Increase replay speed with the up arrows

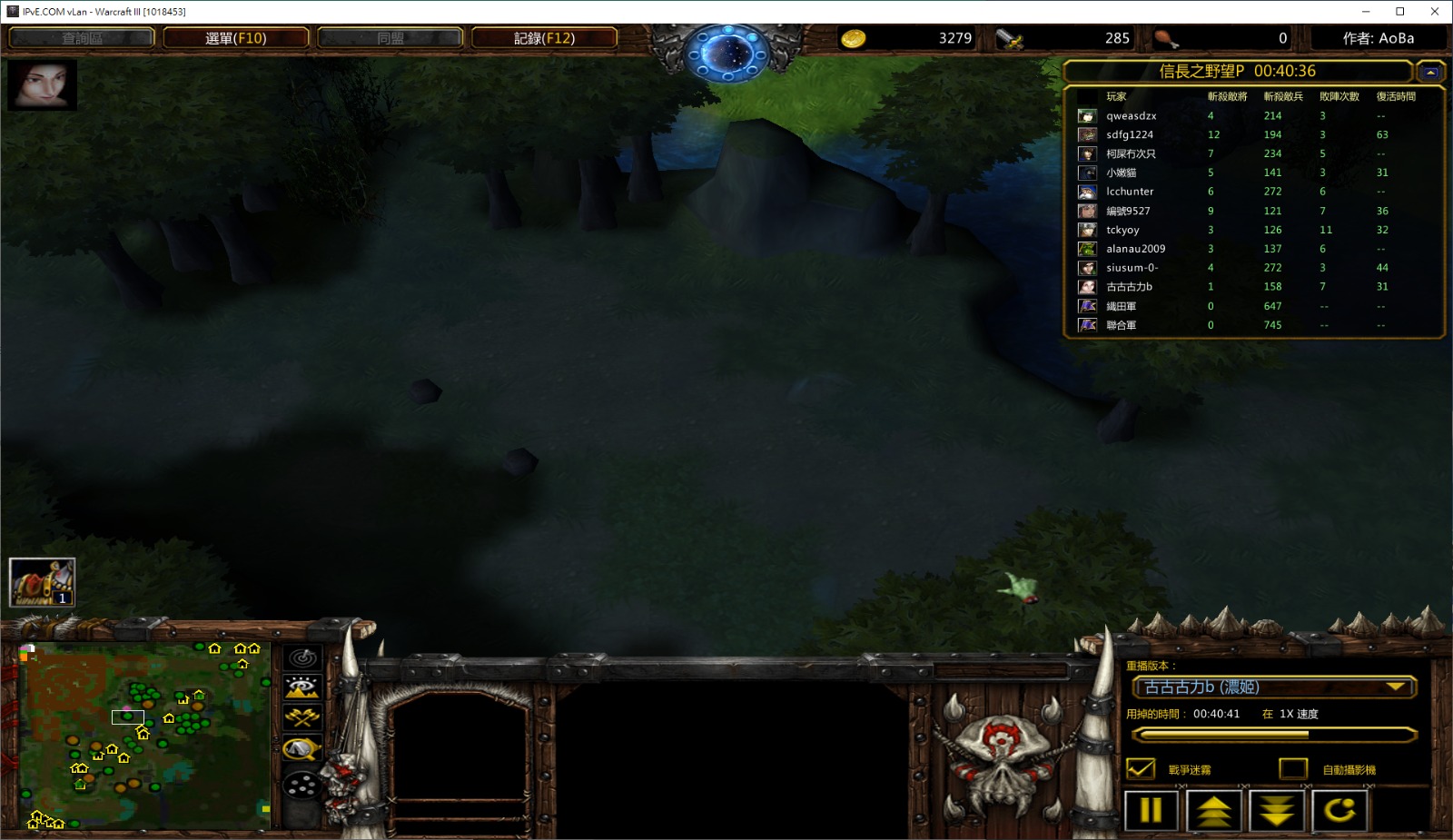click(1213, 810)
